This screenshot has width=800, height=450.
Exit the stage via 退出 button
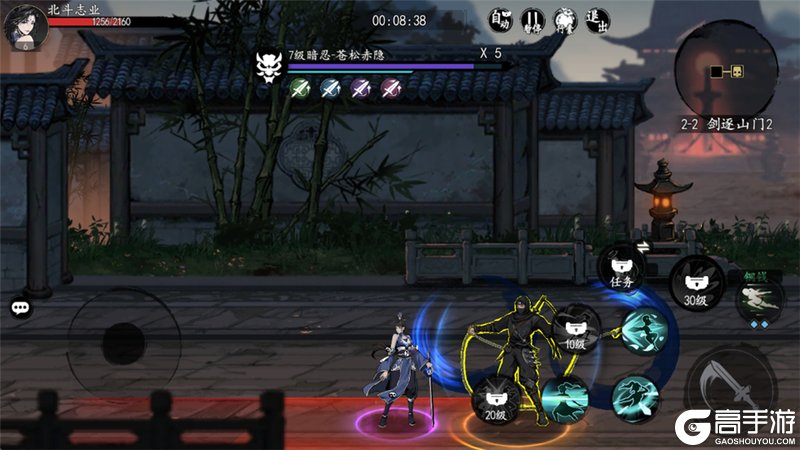[597, 20]
